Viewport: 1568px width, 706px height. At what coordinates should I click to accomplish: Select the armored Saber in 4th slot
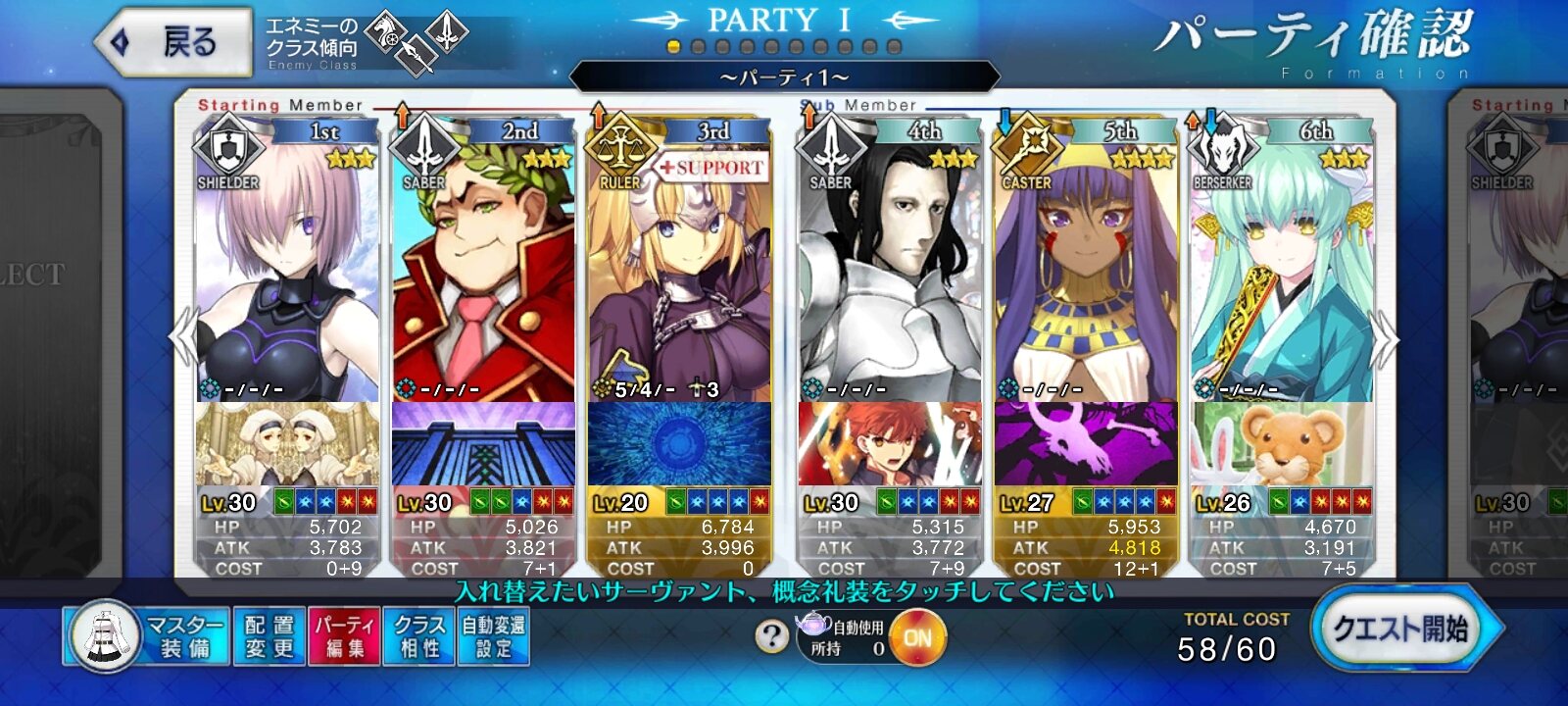coord(890,275)
